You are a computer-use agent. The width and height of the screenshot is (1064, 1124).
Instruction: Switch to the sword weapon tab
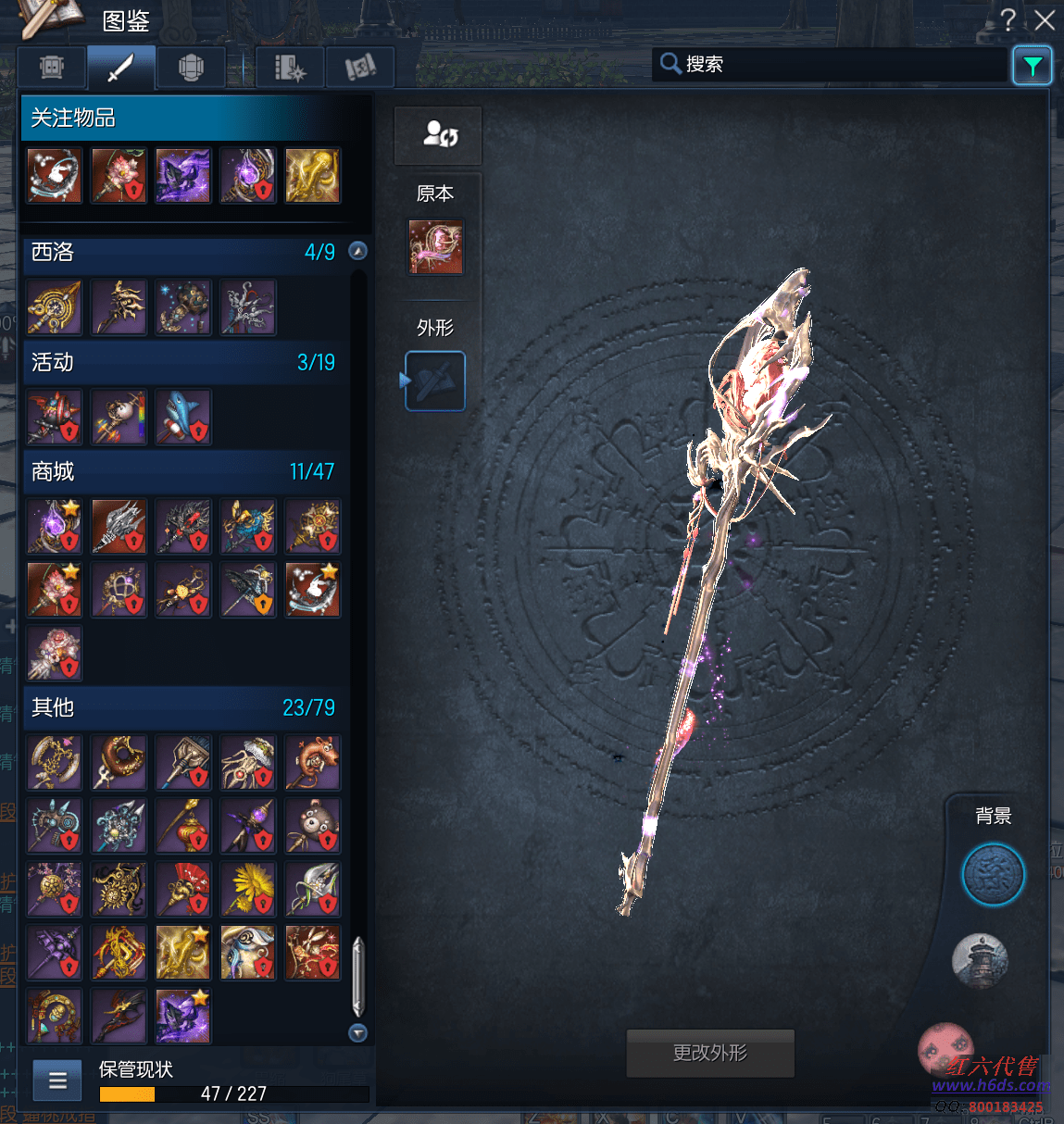click(x=120, y=68)
